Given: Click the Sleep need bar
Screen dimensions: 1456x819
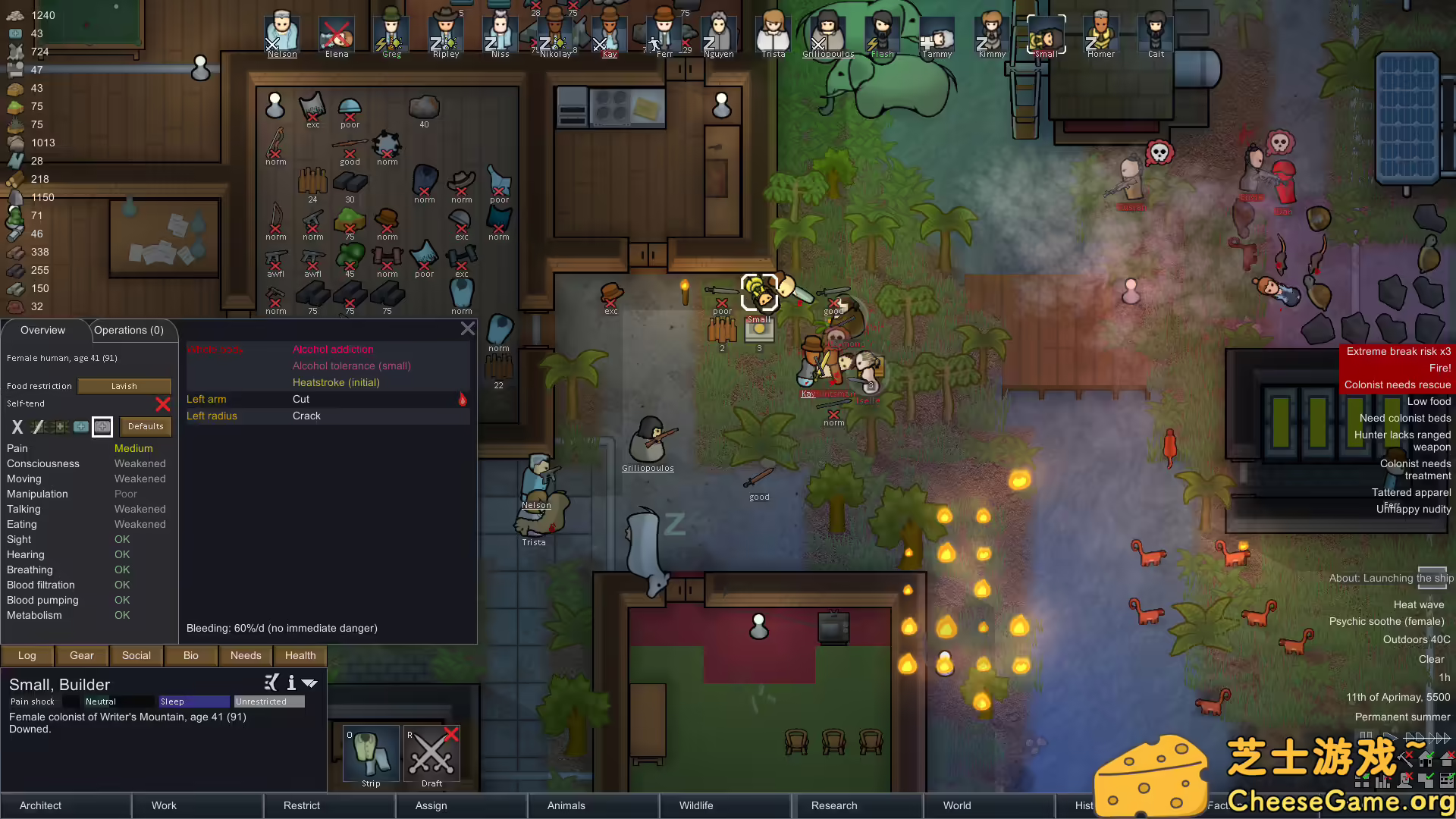Looking at the screenshot, I should (x=193, y=701).
